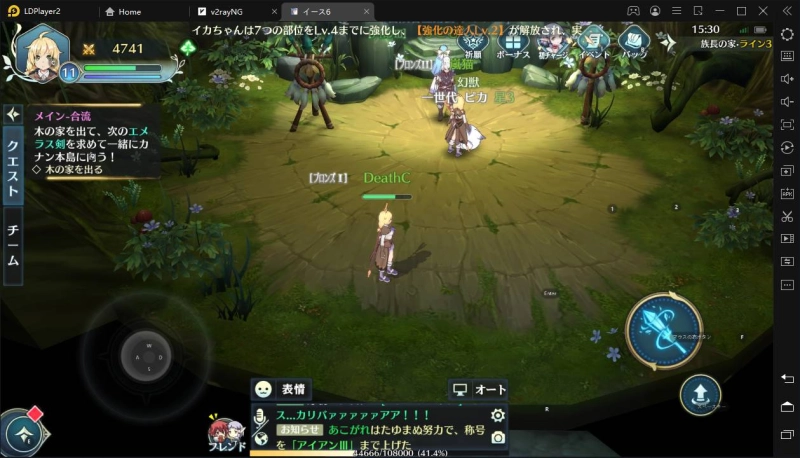Take a screenshot with the camera icon
The image size is (800, 458).
[x=497, y=437]
